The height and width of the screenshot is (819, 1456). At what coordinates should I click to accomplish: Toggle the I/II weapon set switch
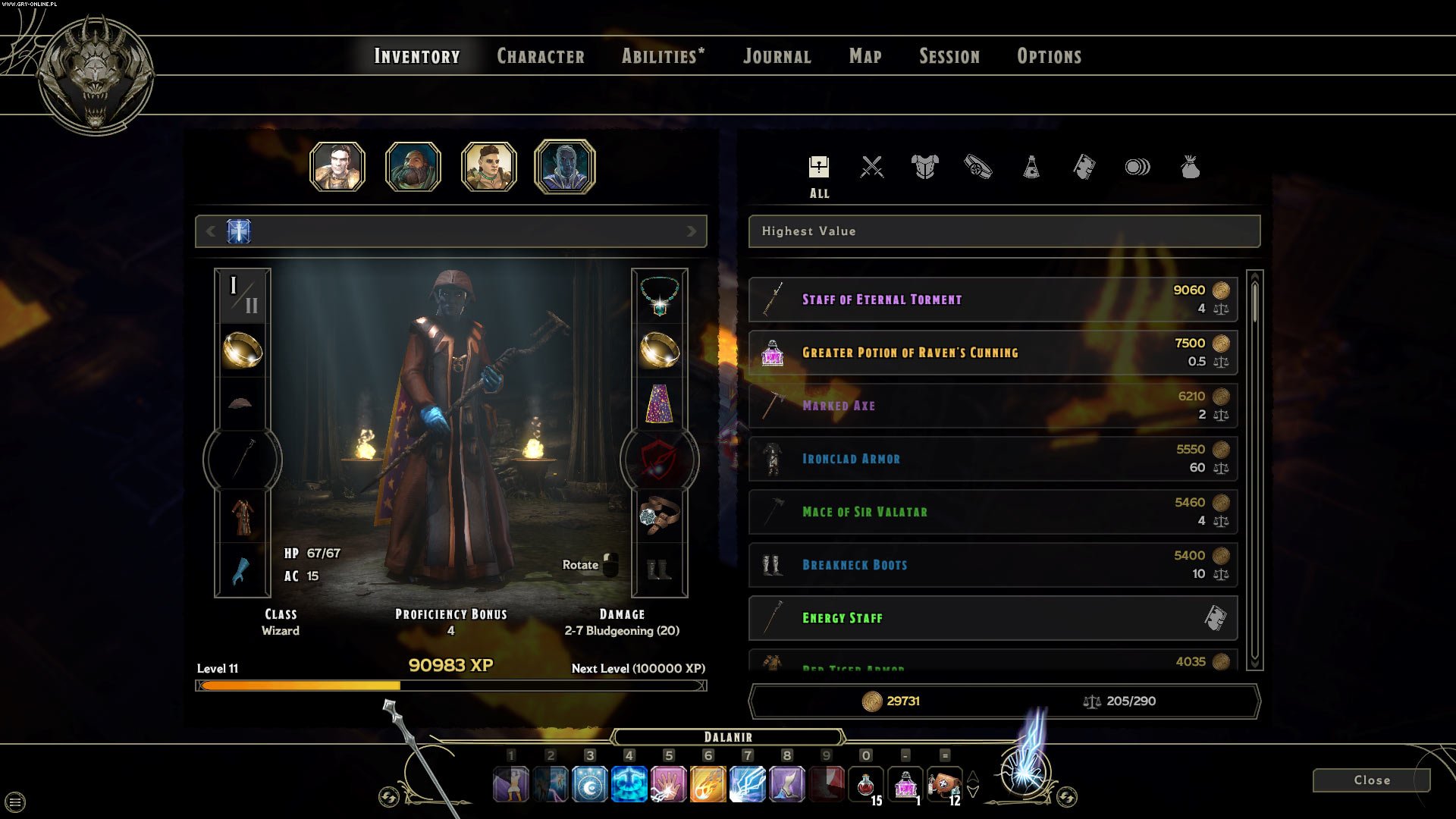click(x=243, y=295)
